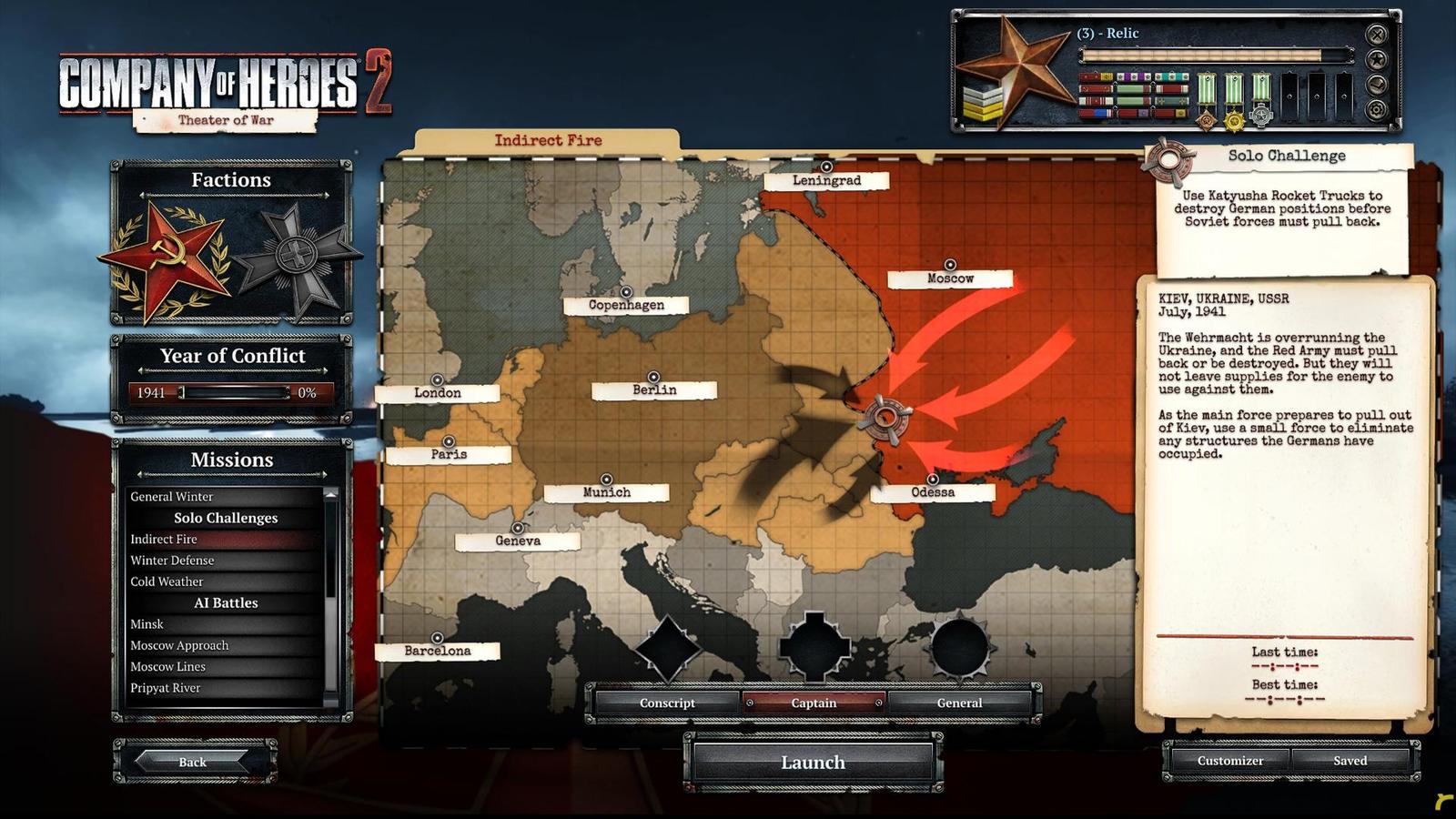The height and width of the screenshot is (819, 1456).
Task: Select the Indirect Fire folder tab above map
Action: point(548,139)
